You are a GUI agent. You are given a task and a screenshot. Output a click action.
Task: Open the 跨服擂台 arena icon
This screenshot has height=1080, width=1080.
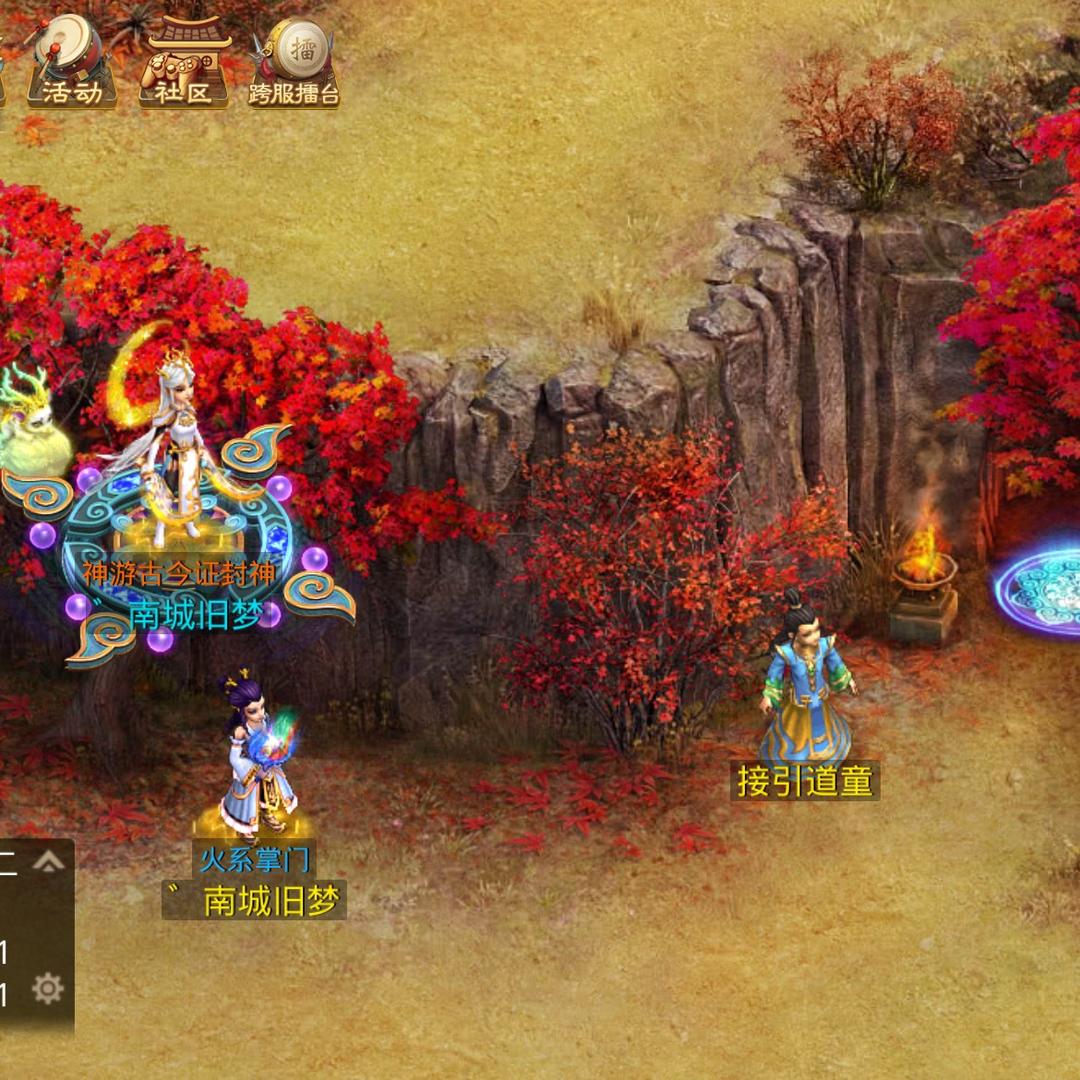pos(294,62)
